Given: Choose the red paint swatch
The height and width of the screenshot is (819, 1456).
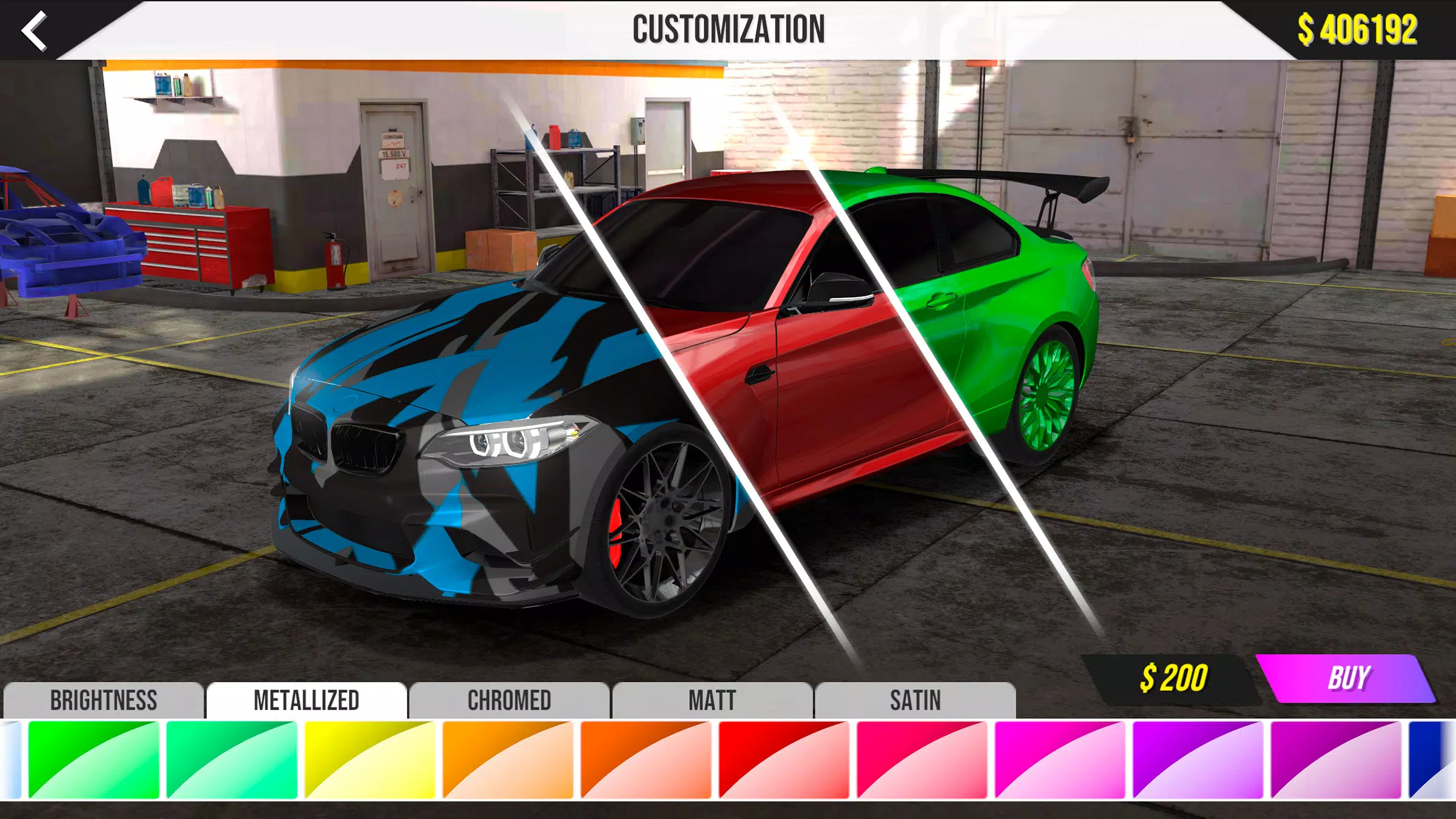Looking at the screenshot, I should 785,770.
